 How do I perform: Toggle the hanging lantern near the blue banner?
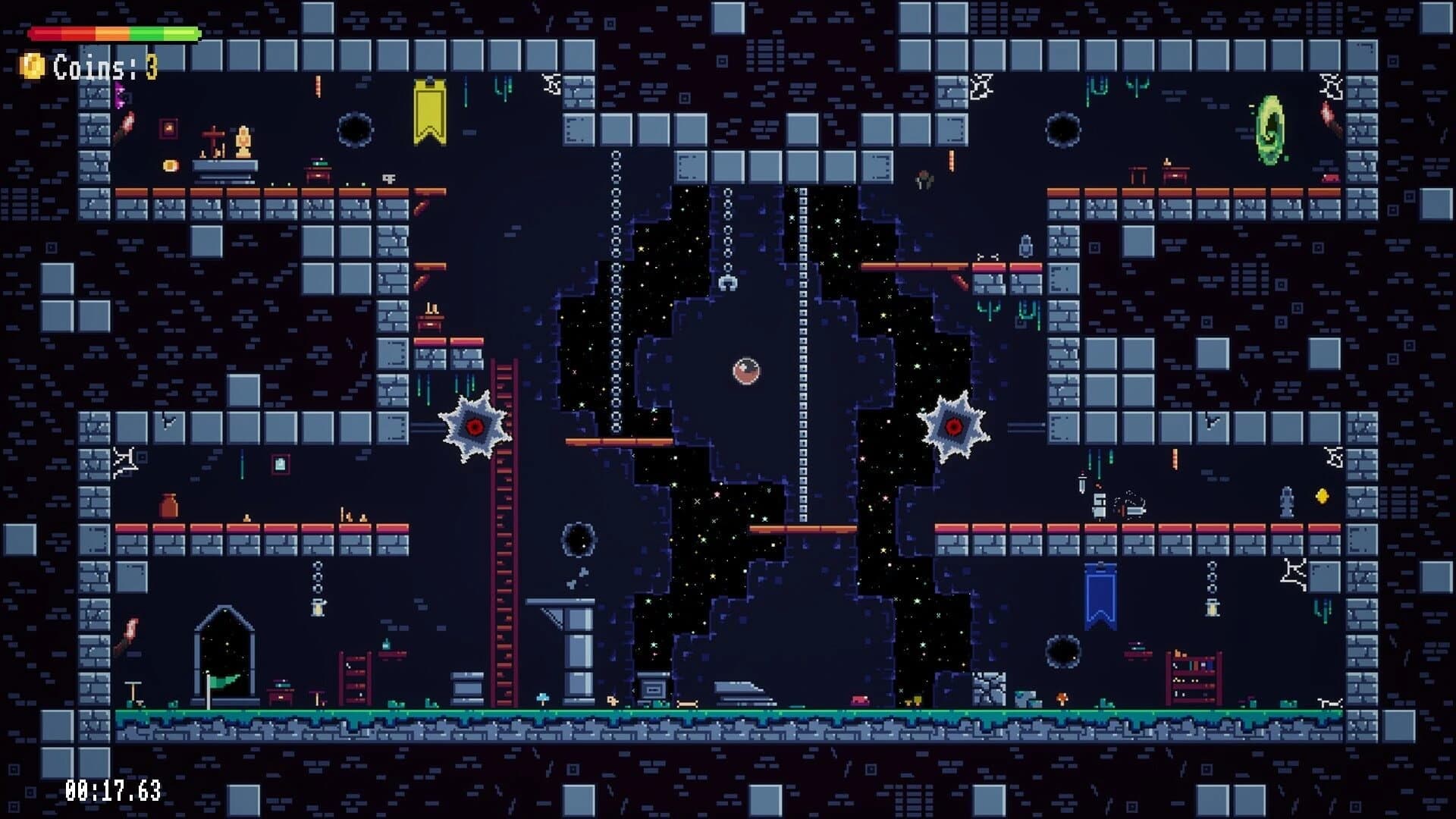point(1212,609)
